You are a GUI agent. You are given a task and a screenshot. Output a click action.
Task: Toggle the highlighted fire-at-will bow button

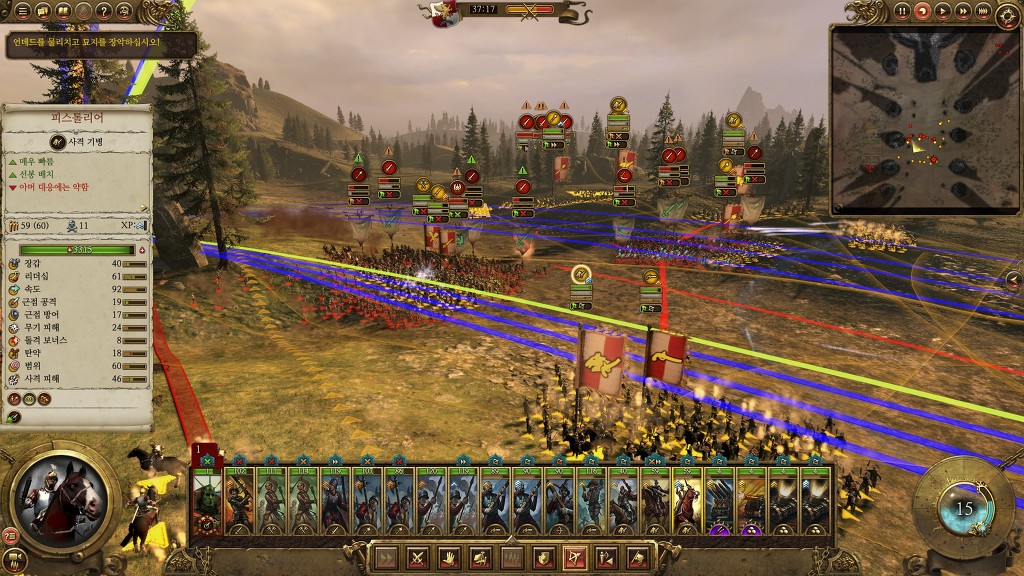574,557
